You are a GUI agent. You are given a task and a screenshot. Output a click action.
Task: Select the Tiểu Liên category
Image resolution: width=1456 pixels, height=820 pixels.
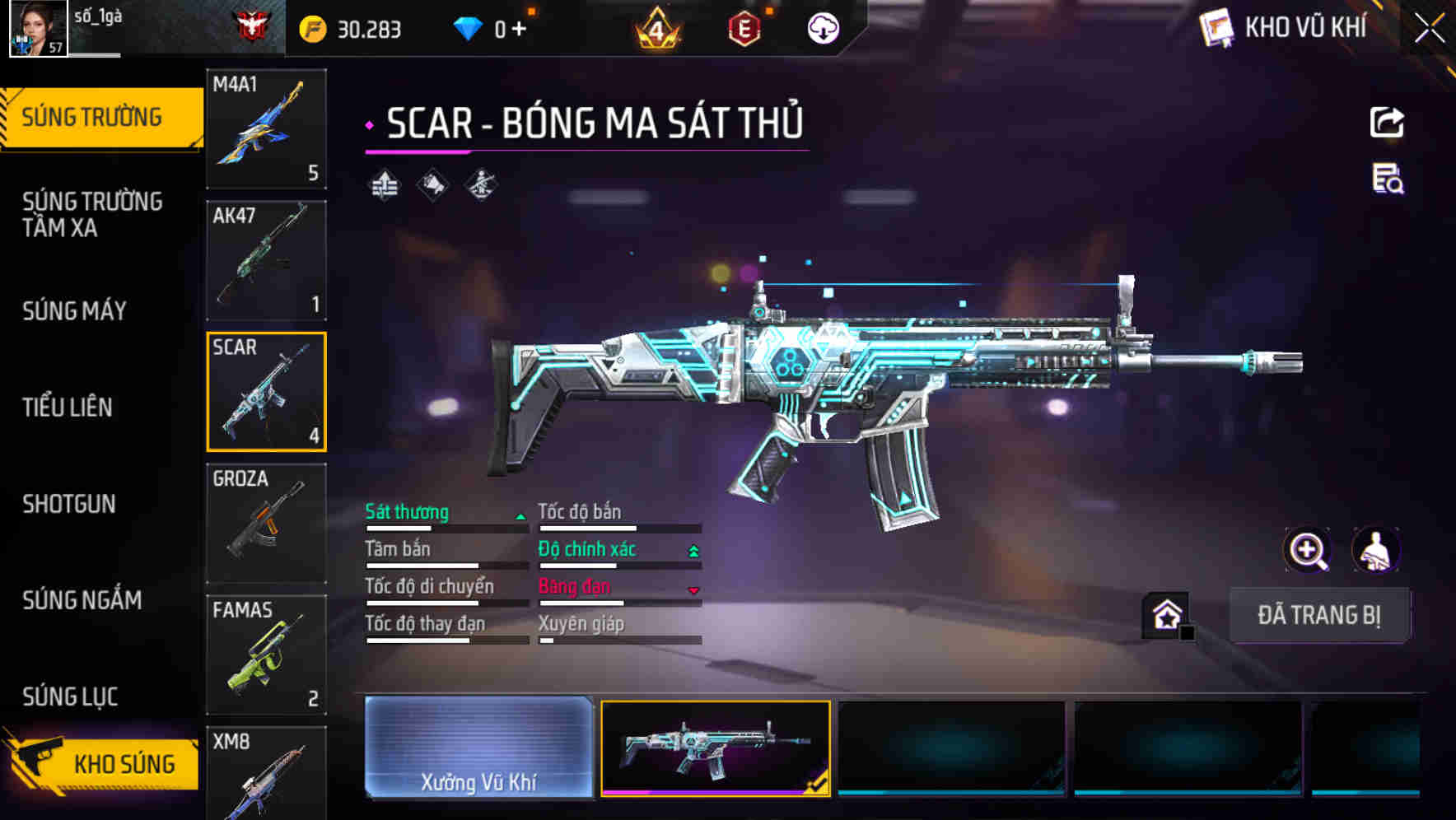pyautogui.click(x=68, y=407)
